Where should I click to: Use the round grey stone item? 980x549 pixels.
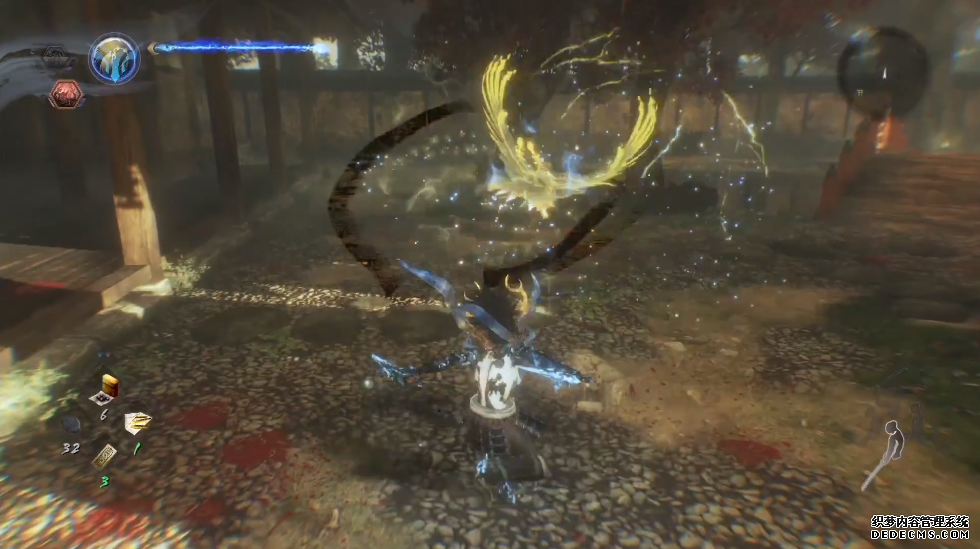point(71,424)
